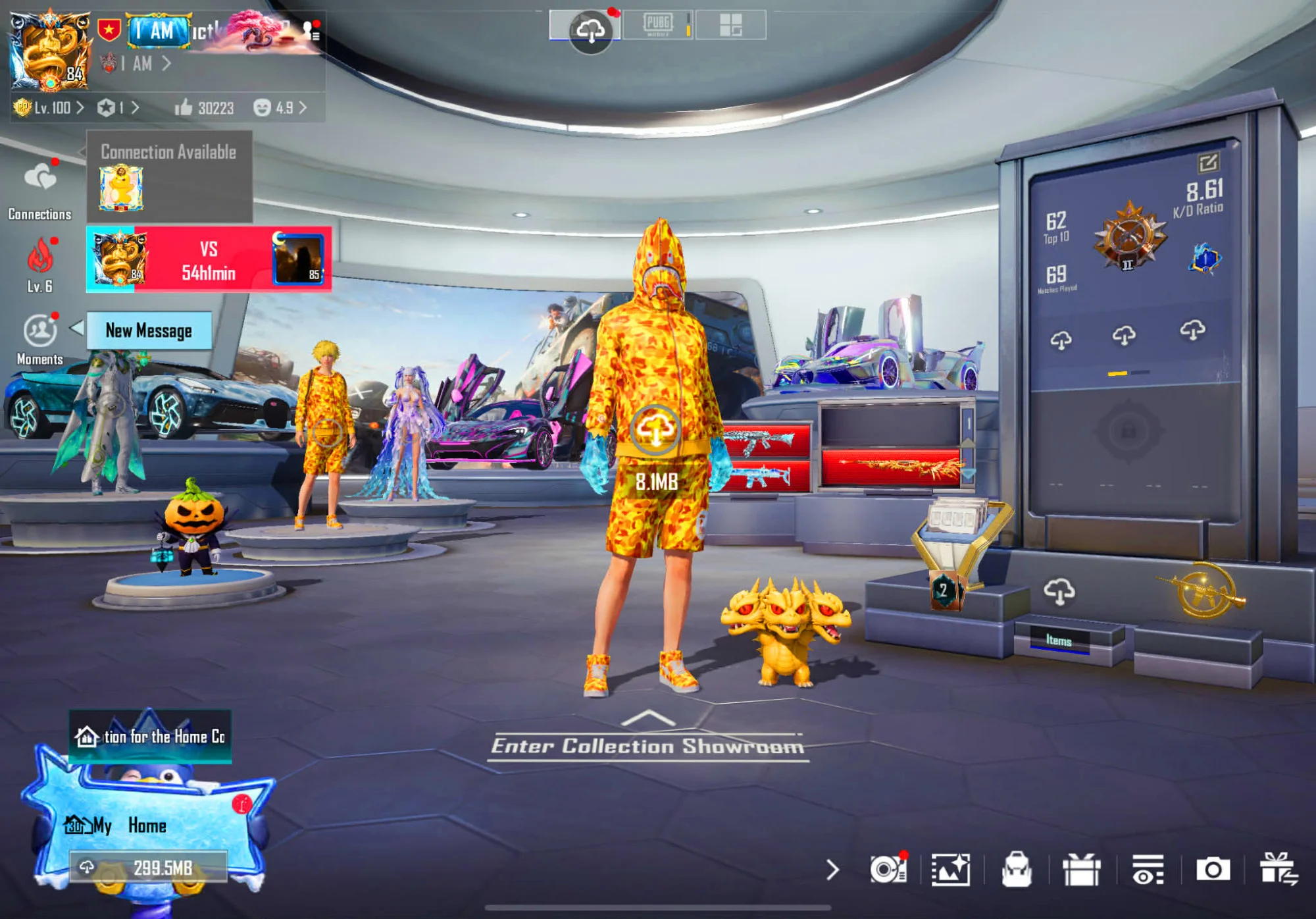Expand the bottom toolbar arrow
This screenshot has height=919, width=1316.
click(x=832, y=870)
